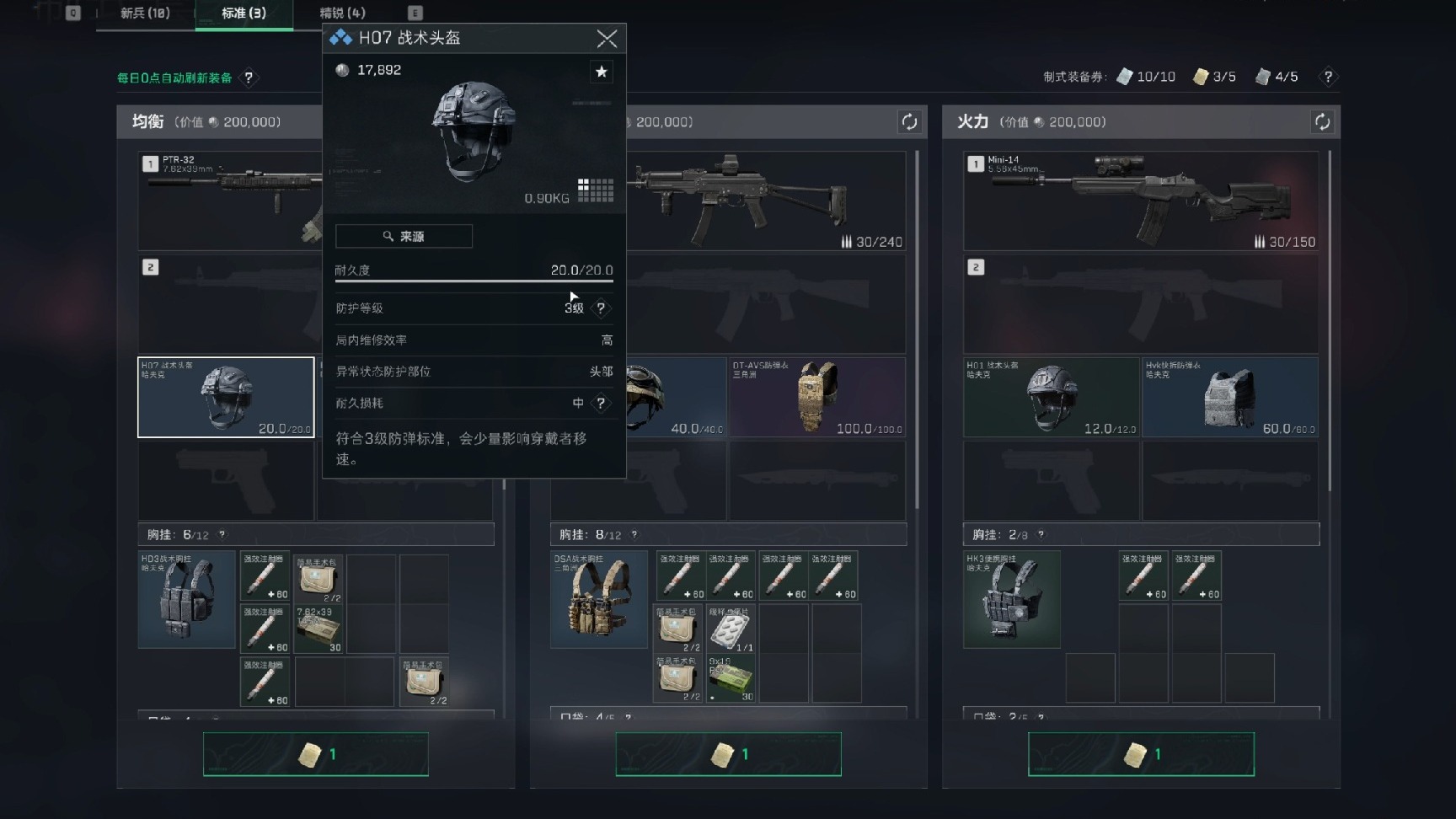This screenshot has width=1456, height=819.
Task: Select the Mini-14 rifle slot
Action: click(1141, 201)
